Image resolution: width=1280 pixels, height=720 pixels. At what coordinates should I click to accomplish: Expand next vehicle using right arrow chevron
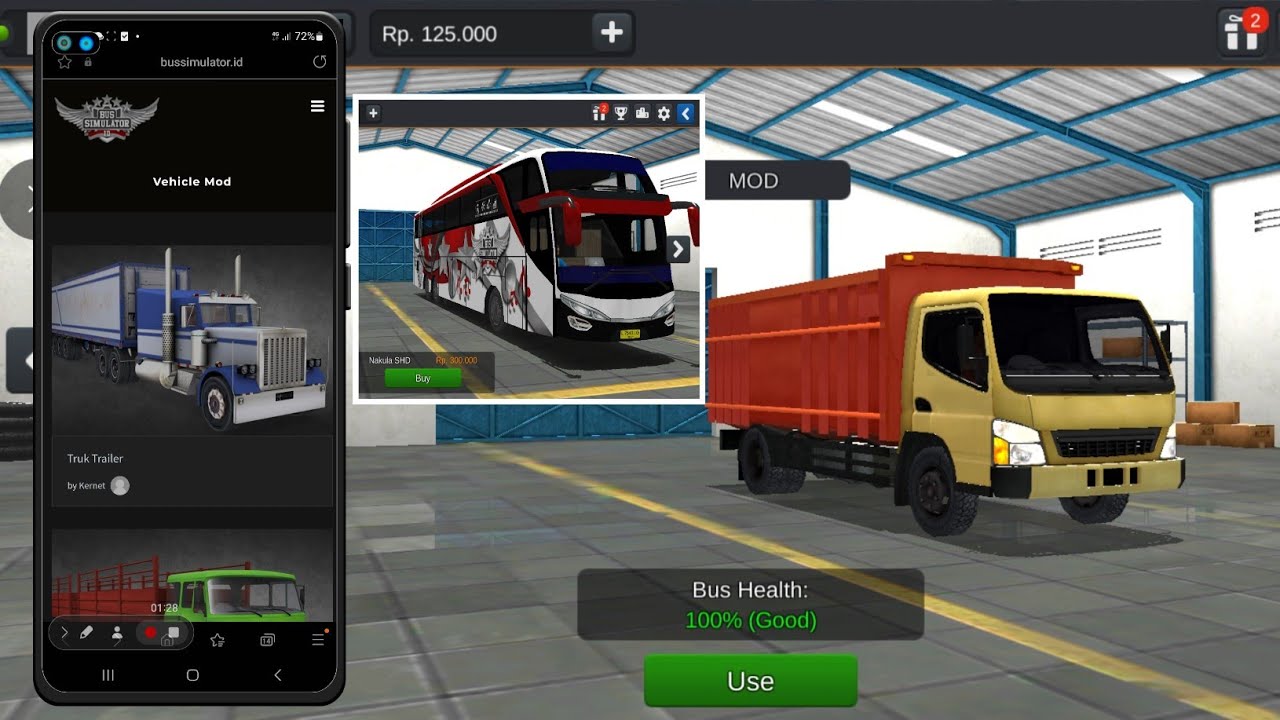click(x=677, y=249)
